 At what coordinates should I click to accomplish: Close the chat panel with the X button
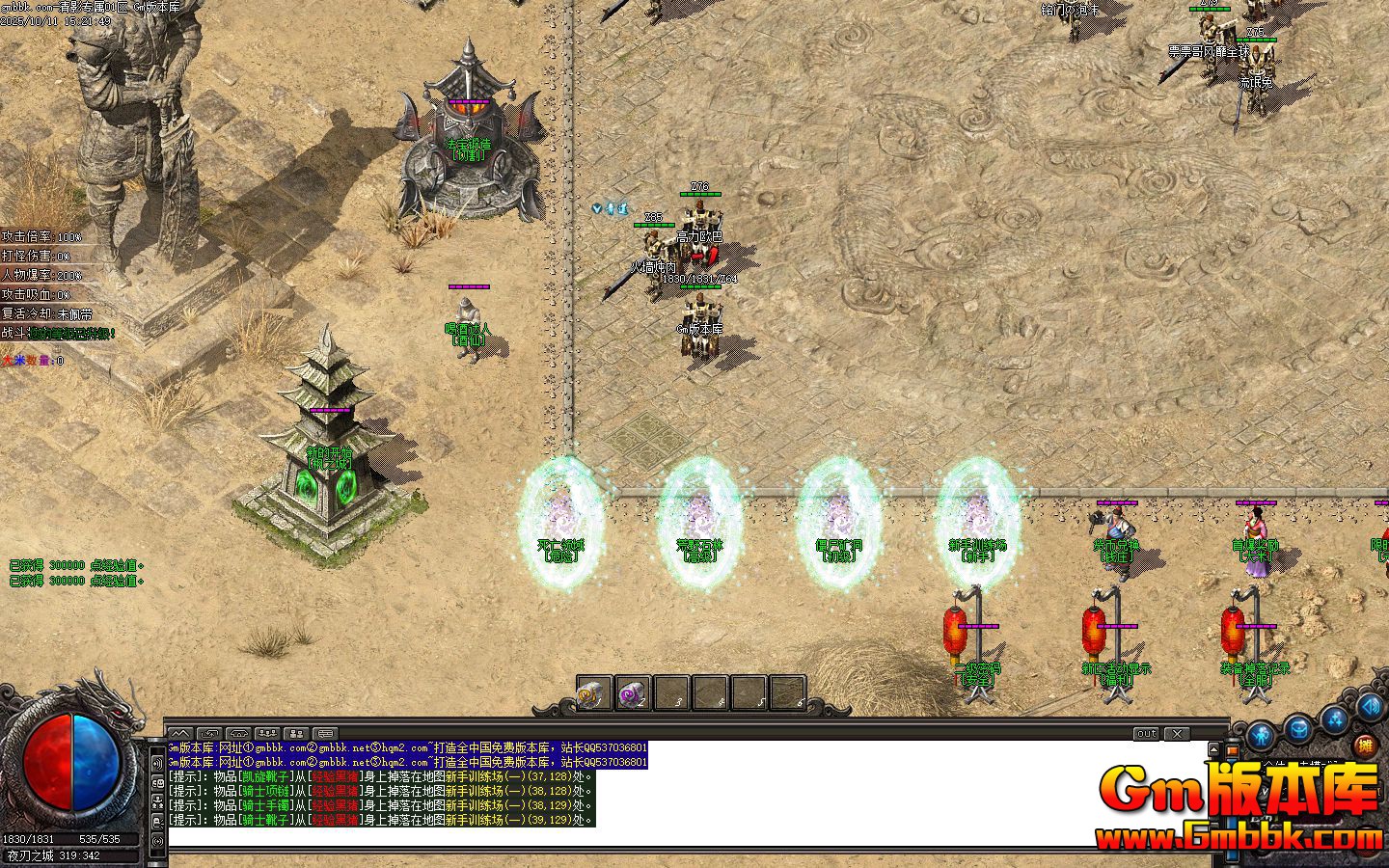tap(1177, 734)
